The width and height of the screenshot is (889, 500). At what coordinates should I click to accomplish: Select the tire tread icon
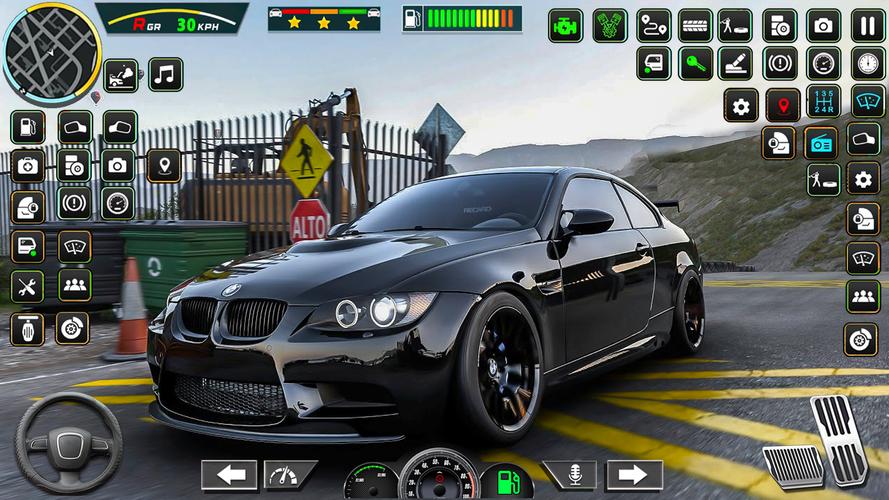pyautogui.click(x=695, y=25)
